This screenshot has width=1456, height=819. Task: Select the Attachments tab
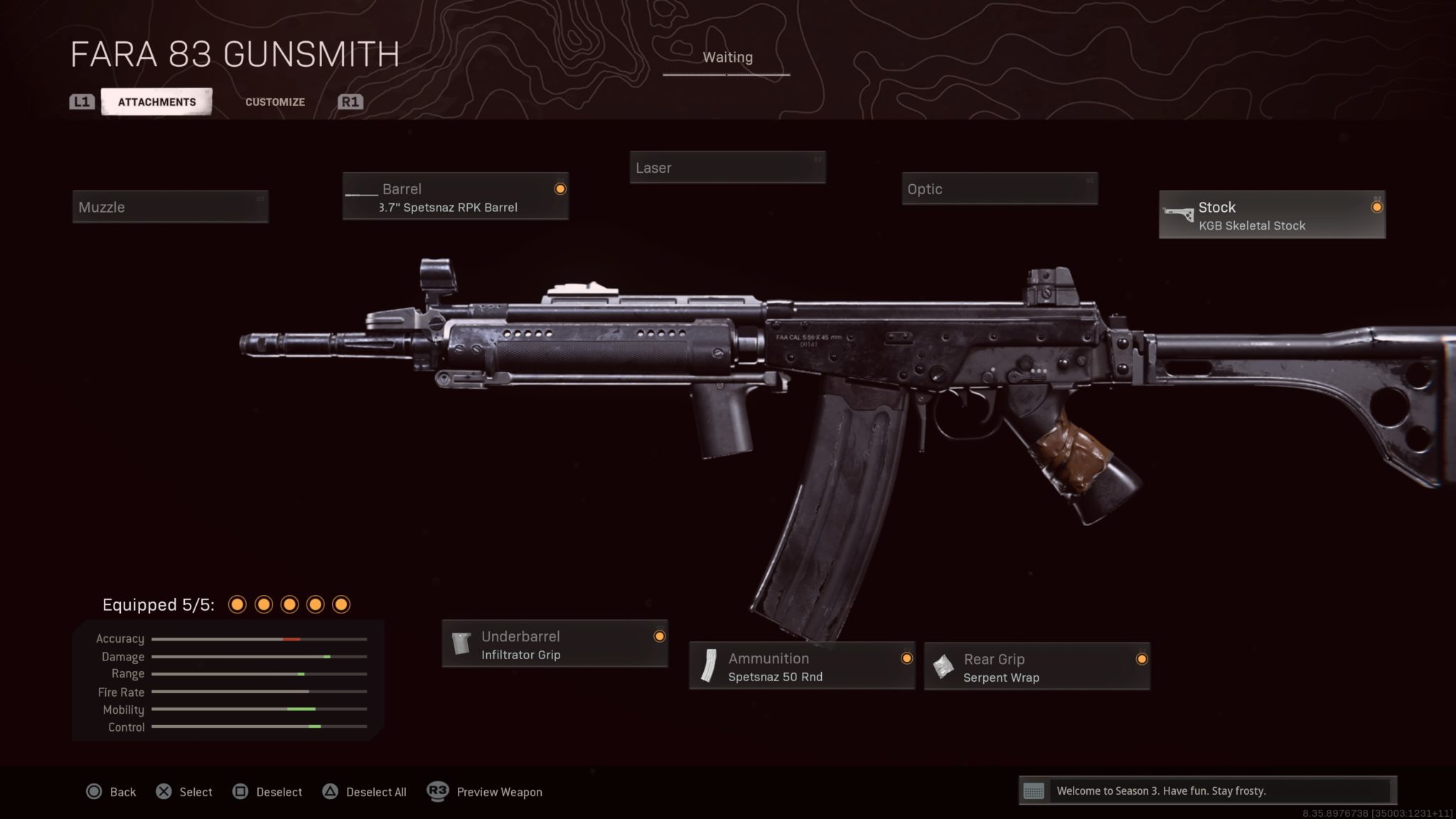(156, 101)
